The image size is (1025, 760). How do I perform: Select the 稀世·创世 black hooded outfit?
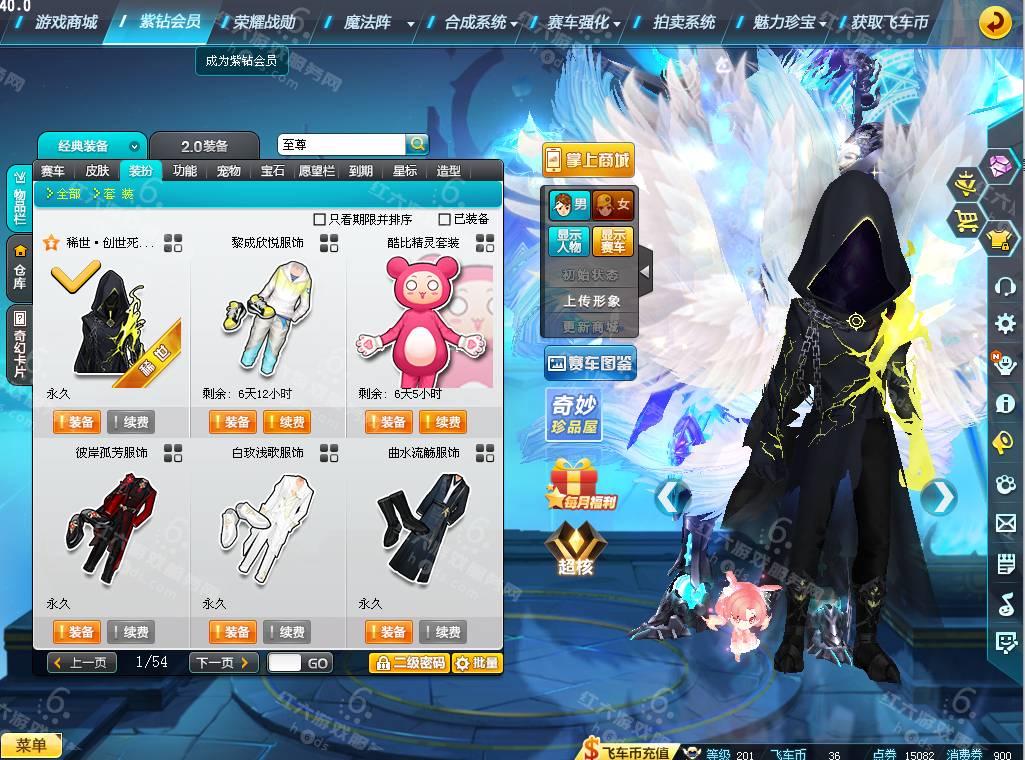click(x=113, y=322)
